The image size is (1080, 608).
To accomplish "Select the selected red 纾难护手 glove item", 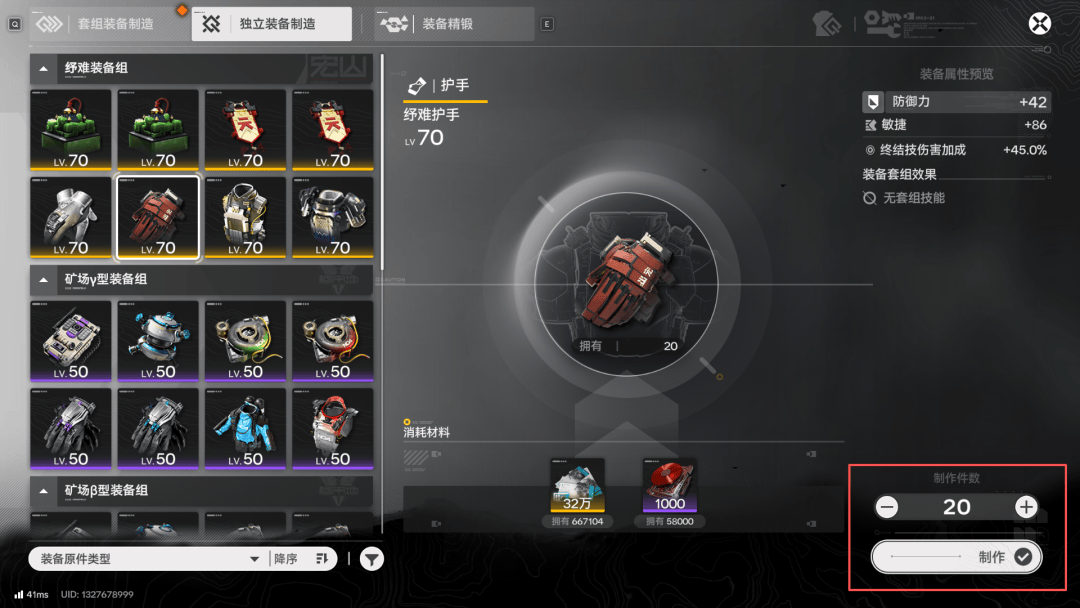I will click(x=158, y=217).
